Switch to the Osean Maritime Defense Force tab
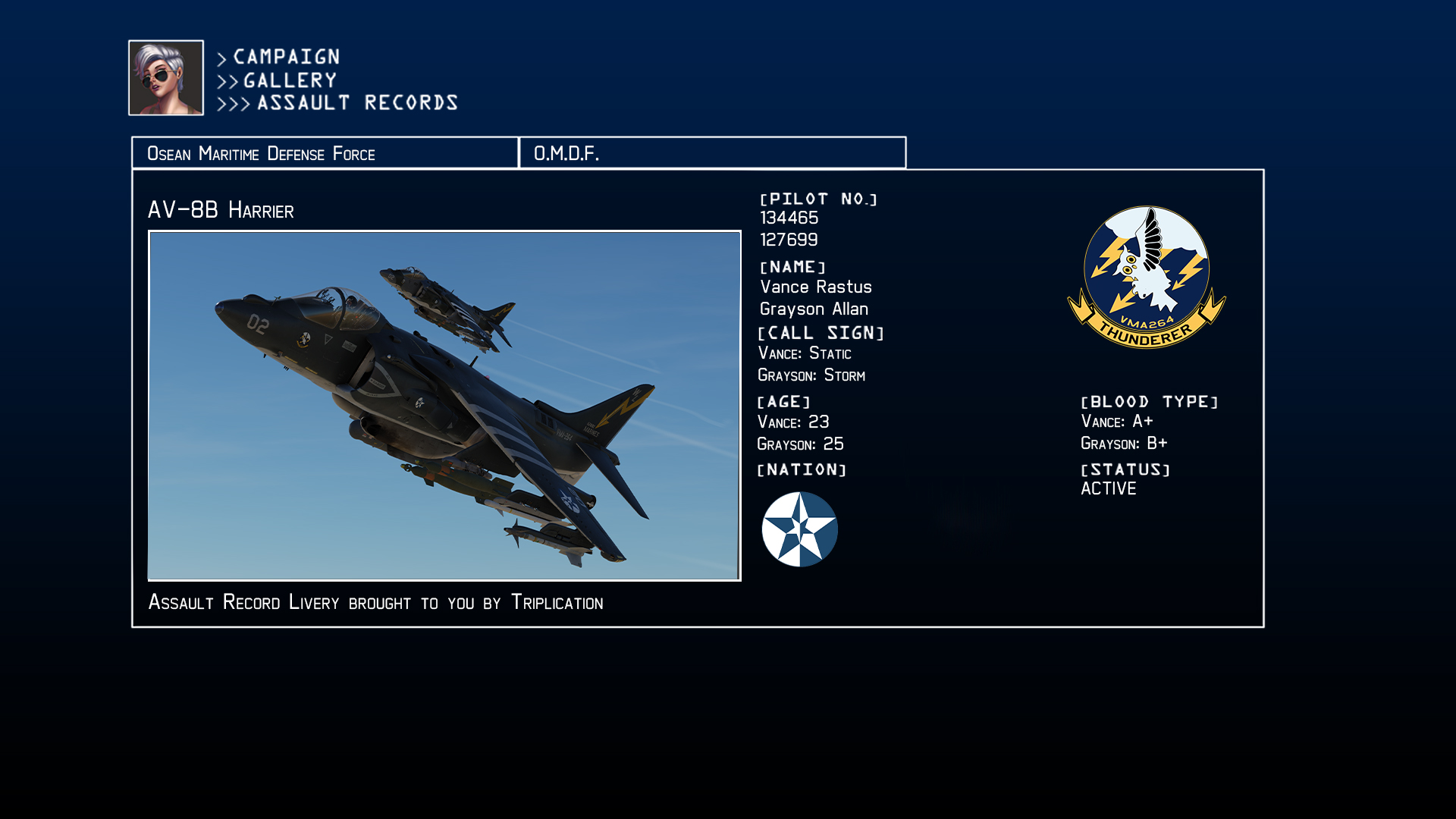The height and width of the screenshot is (819, 1456). coord(325,153)
